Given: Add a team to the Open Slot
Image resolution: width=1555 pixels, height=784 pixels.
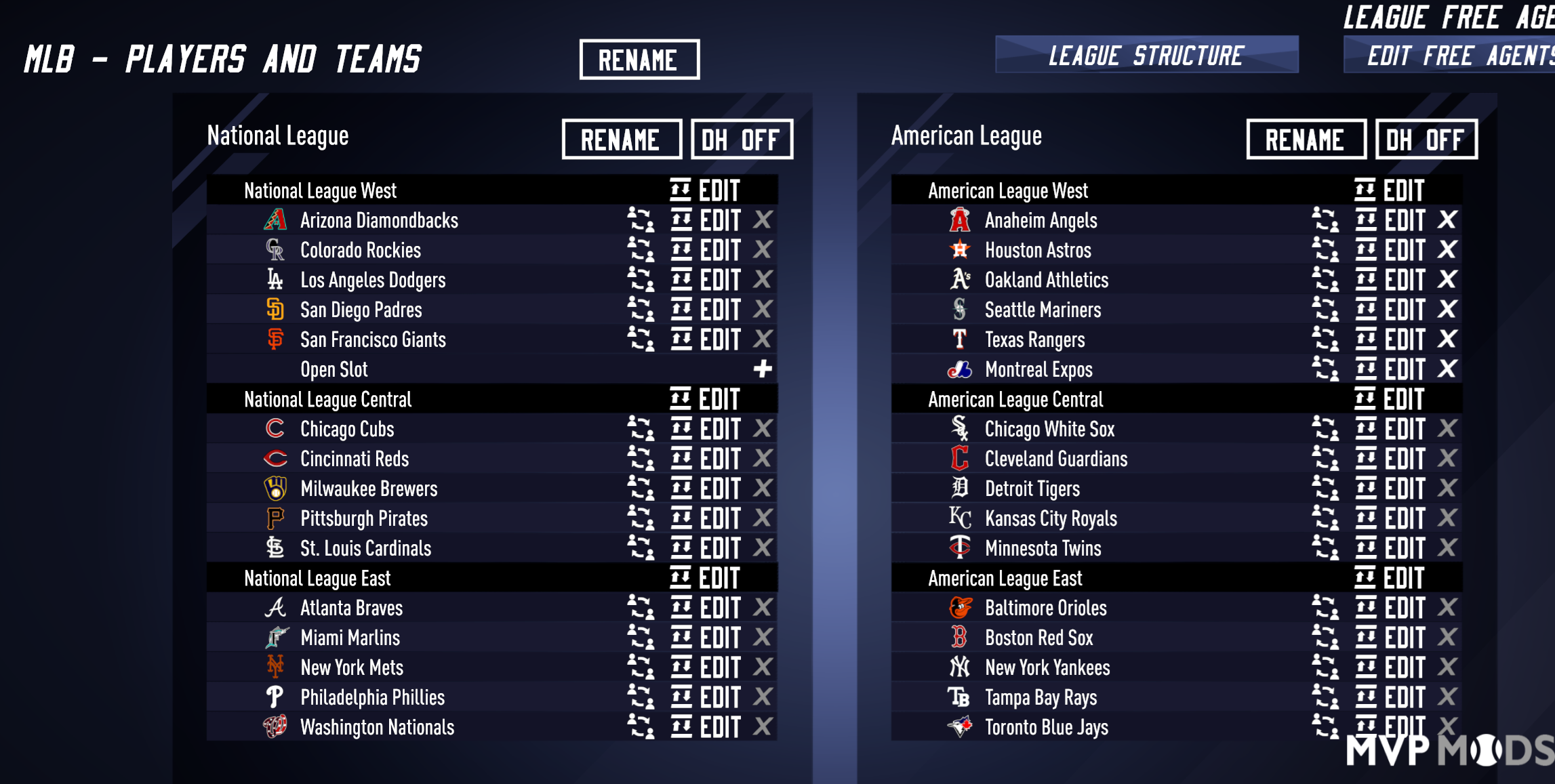Looking at the screenshot, I should tap(762, 369).
